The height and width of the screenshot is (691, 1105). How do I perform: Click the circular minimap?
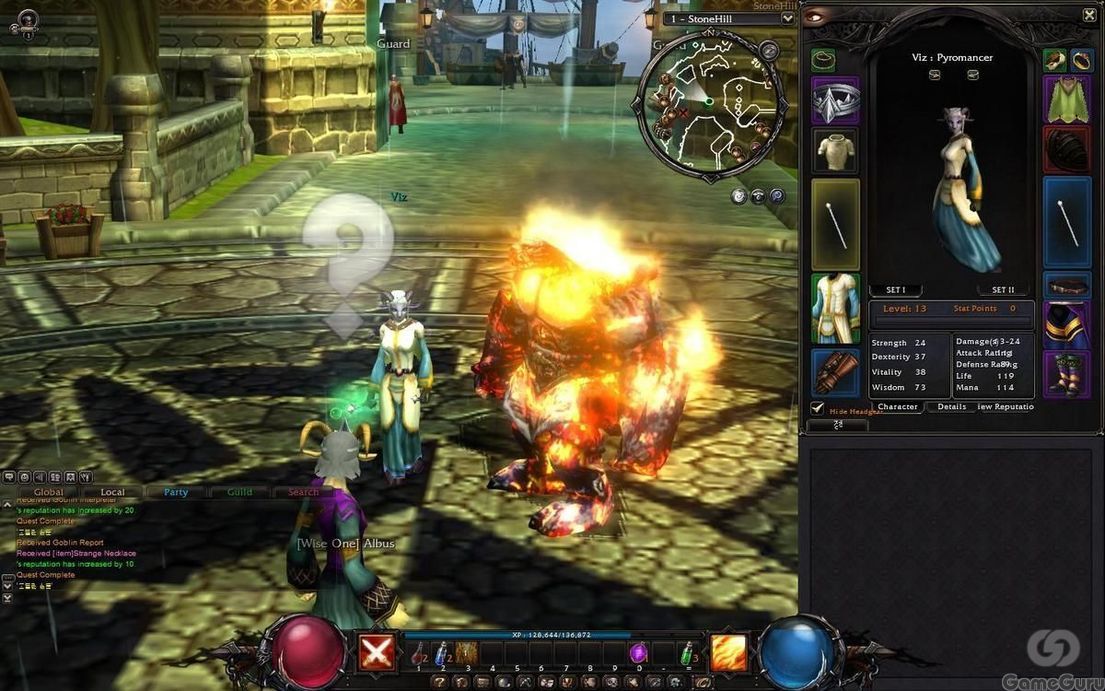pyautogui.click(x=710, y=104)
